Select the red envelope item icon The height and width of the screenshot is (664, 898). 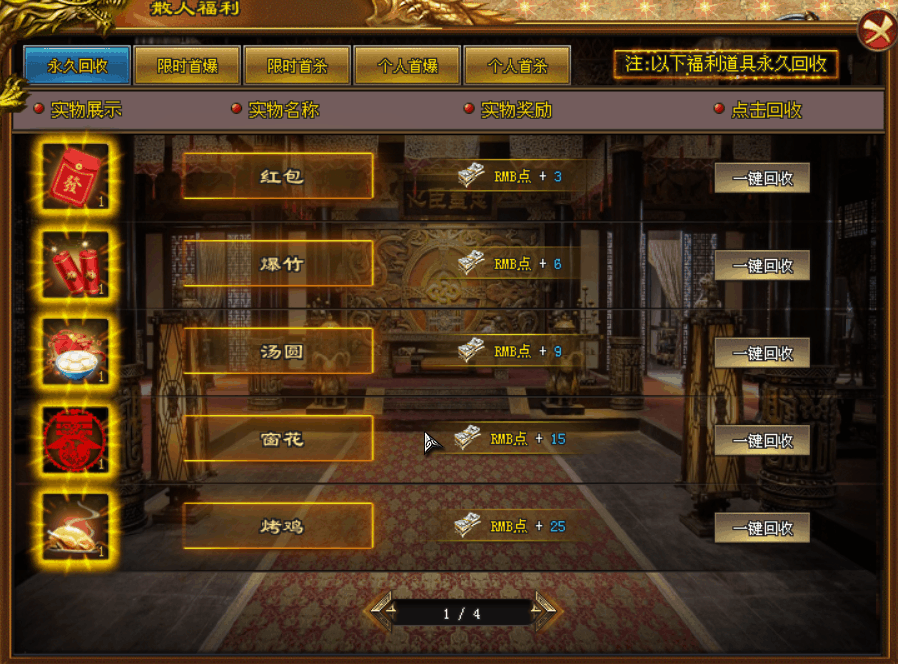tap(76, 177)
